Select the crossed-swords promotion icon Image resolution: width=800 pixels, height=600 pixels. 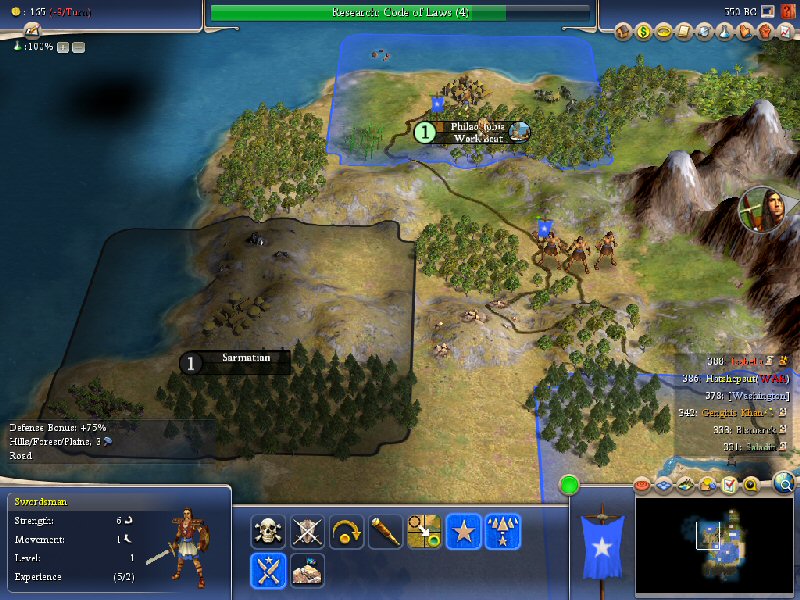pos(268,570)
